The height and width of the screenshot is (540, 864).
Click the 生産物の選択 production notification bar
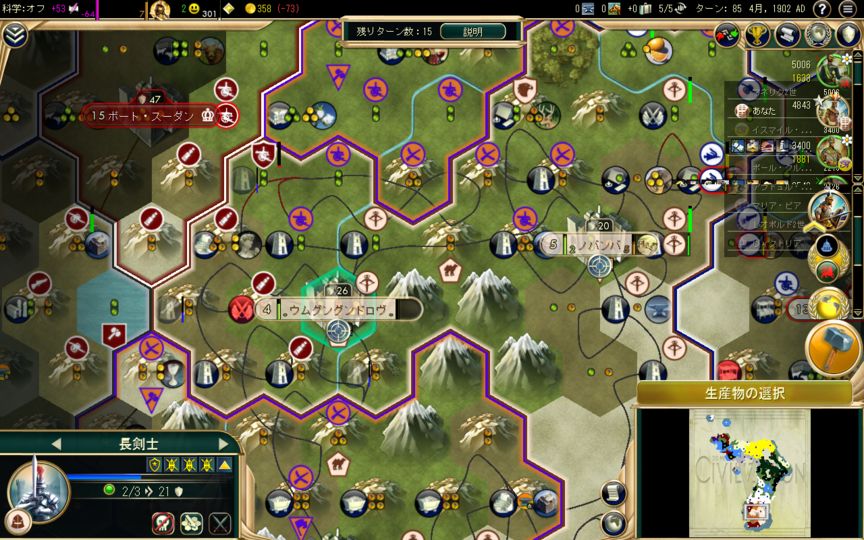744,393
